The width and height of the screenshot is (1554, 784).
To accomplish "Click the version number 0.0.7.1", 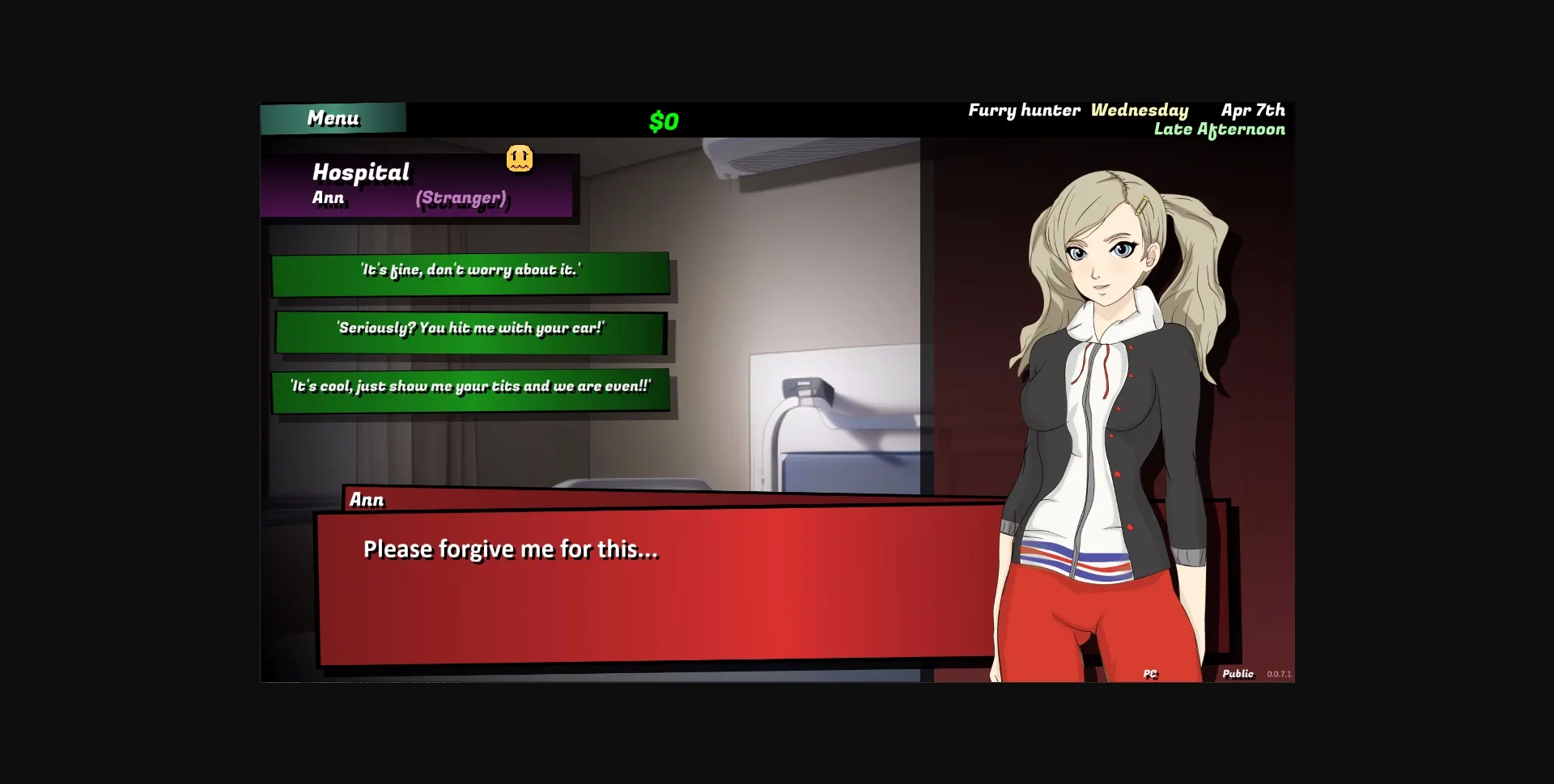I will (1280, 672).
